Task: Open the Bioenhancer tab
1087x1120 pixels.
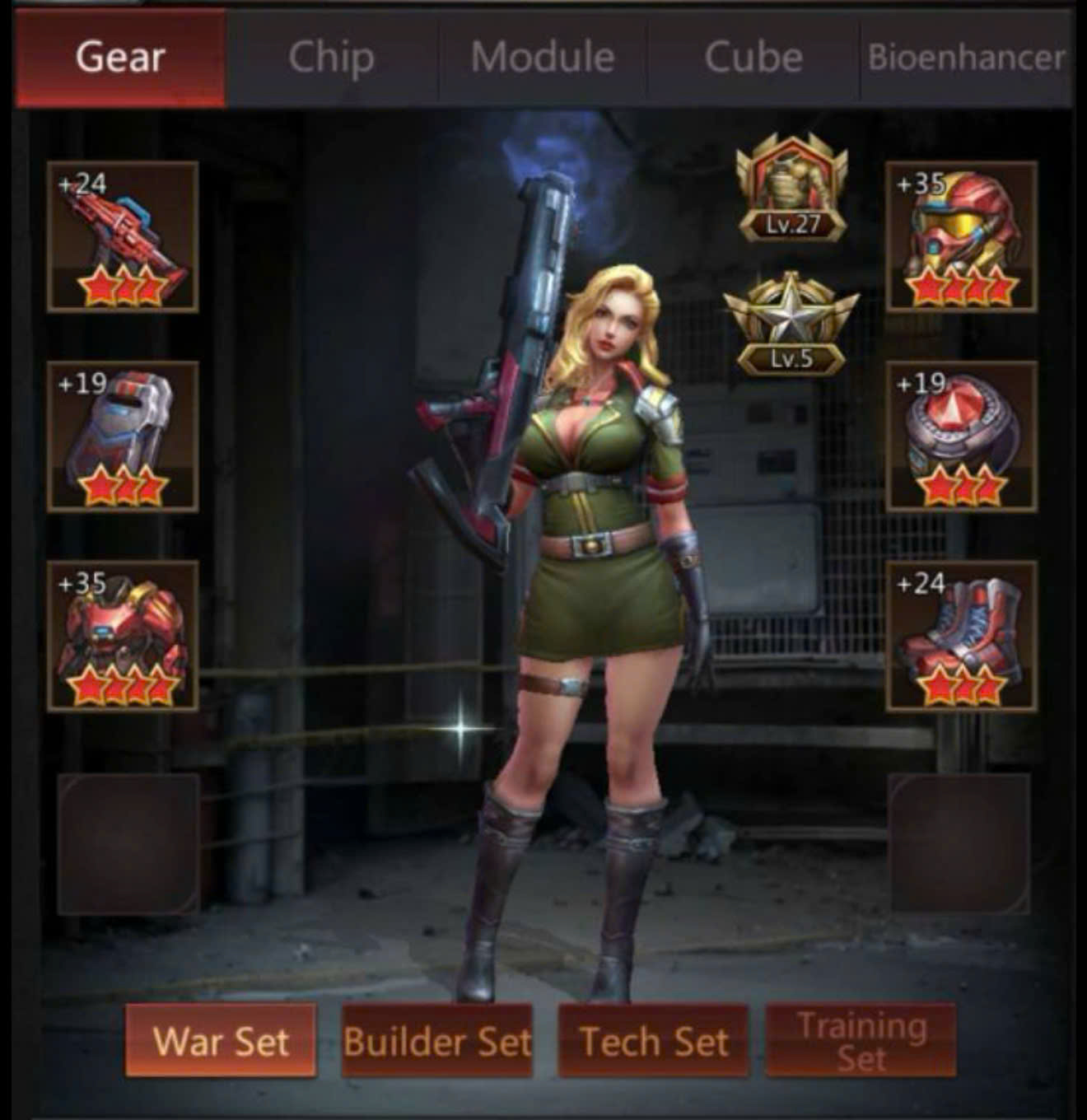Action: click(966, 58)
